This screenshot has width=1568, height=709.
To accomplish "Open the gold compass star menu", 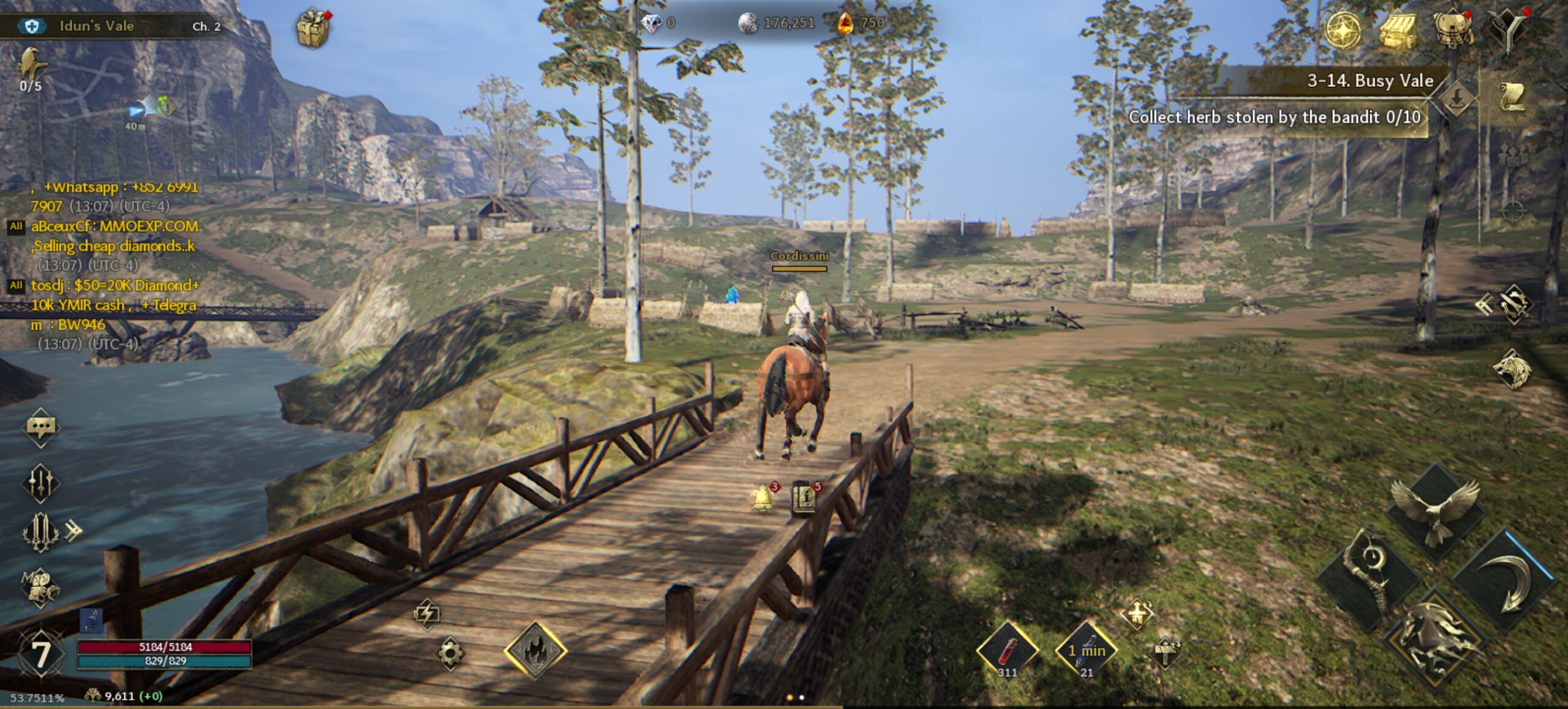I will [1343, 30].
